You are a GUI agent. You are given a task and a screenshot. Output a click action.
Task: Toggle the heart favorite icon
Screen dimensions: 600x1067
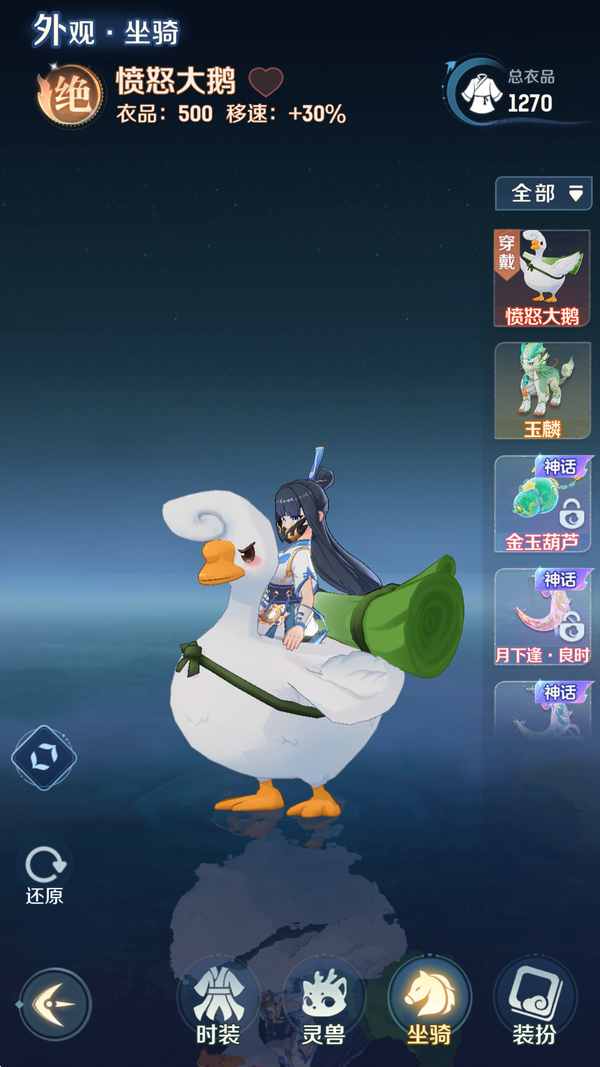265,82
